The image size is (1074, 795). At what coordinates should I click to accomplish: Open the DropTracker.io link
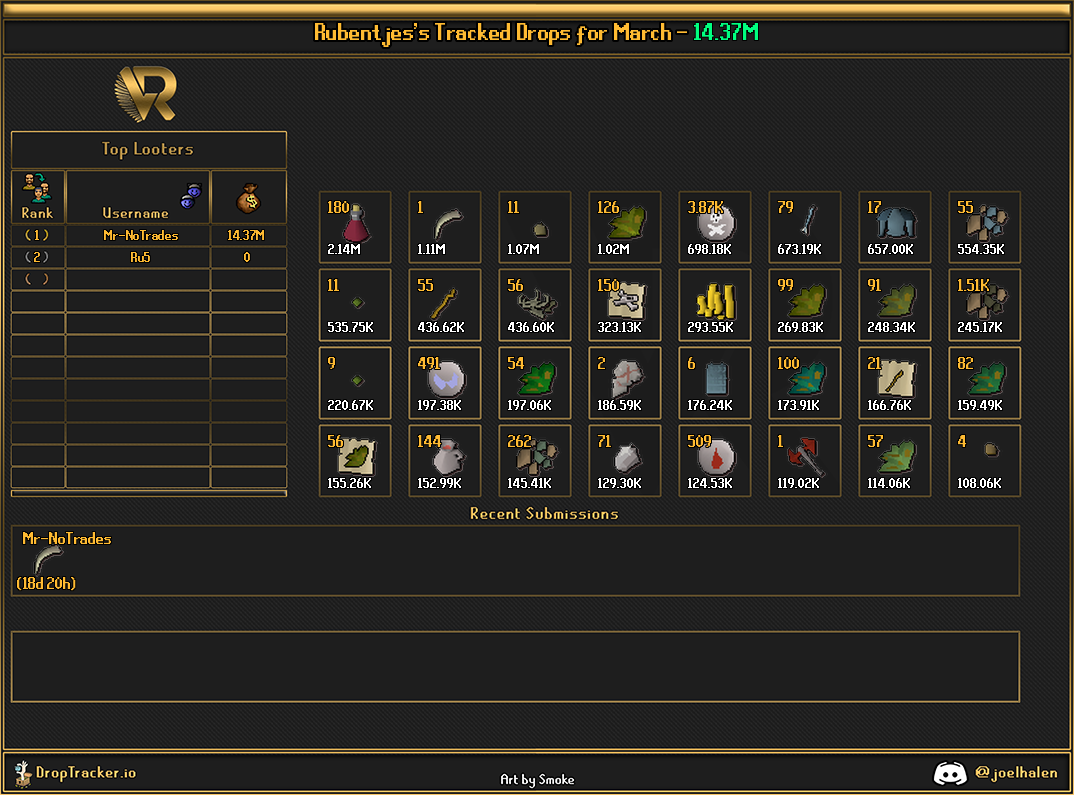pos(85,772)
